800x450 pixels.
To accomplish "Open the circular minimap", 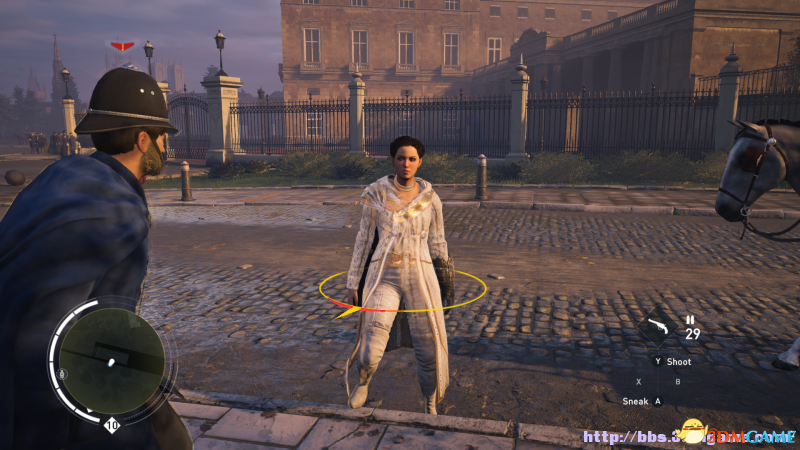I will pos(111,360).
